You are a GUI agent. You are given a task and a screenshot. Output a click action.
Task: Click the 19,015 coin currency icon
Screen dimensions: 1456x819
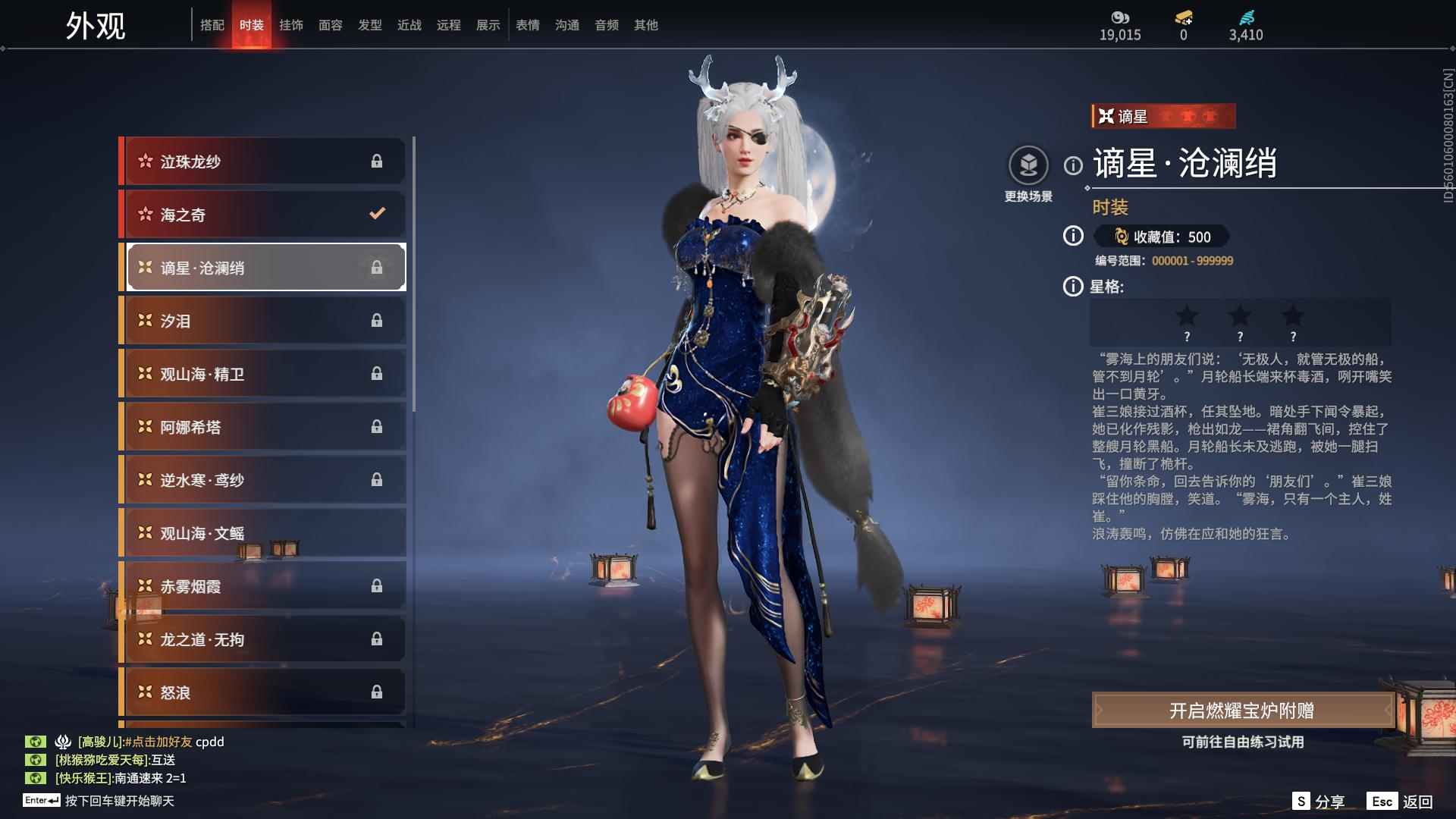1120,17
